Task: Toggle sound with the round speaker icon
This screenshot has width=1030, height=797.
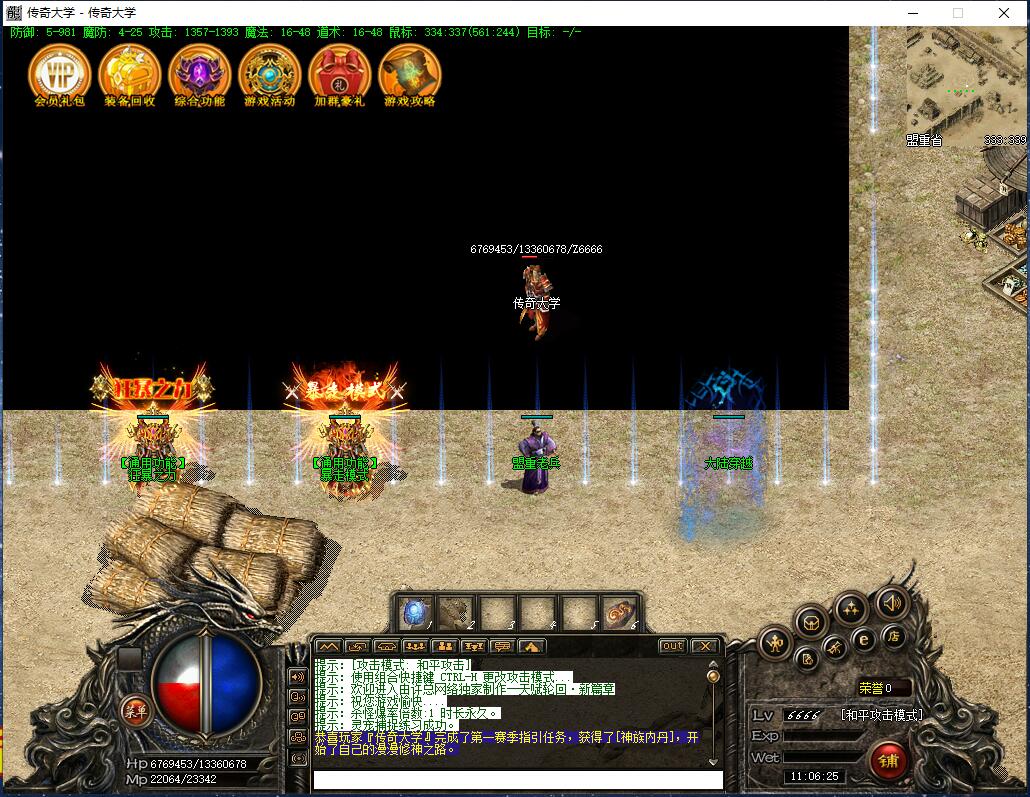Action: tap(891, 602)
